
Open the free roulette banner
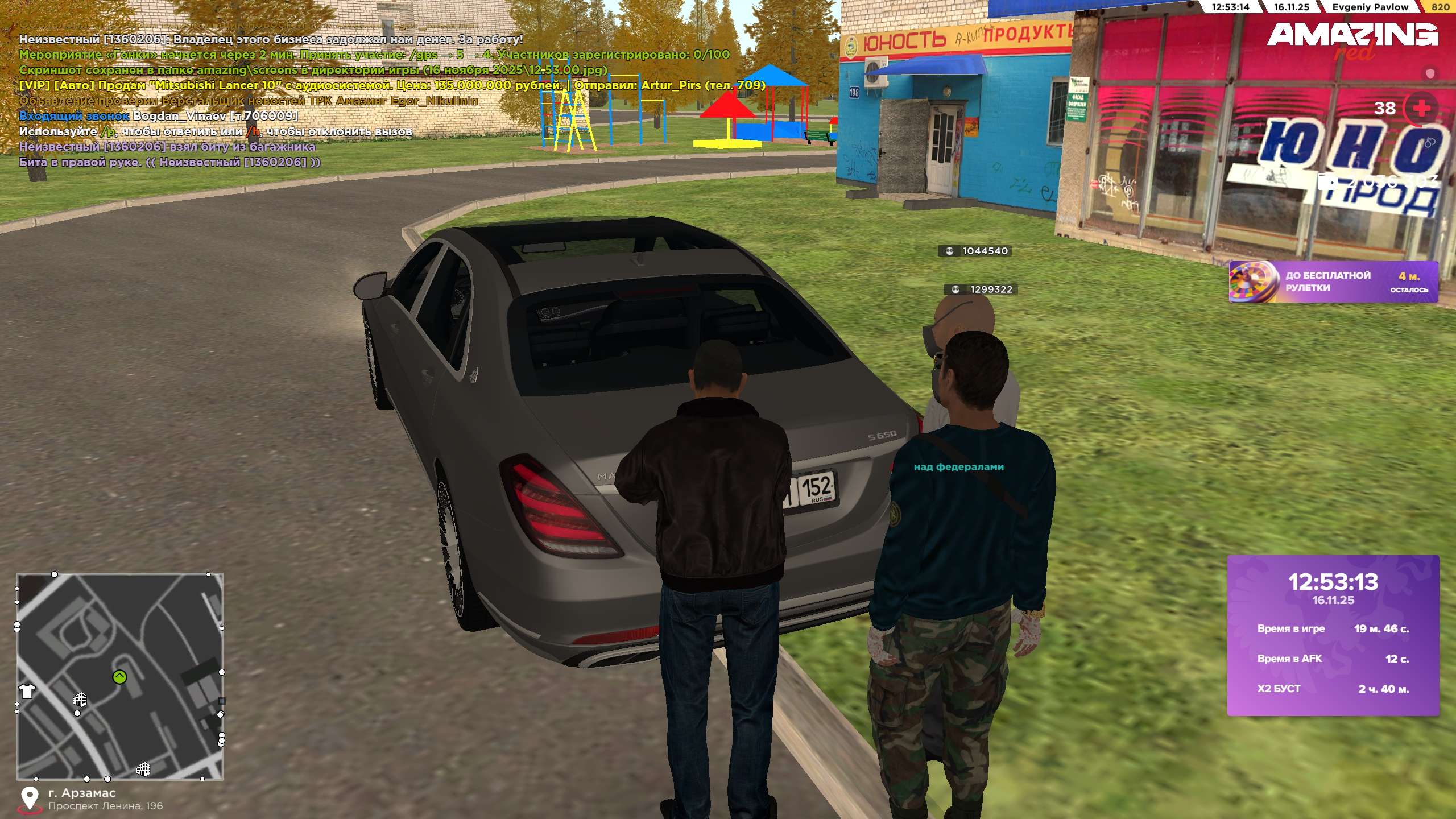pyautogui.click(x=1333, y=282)
